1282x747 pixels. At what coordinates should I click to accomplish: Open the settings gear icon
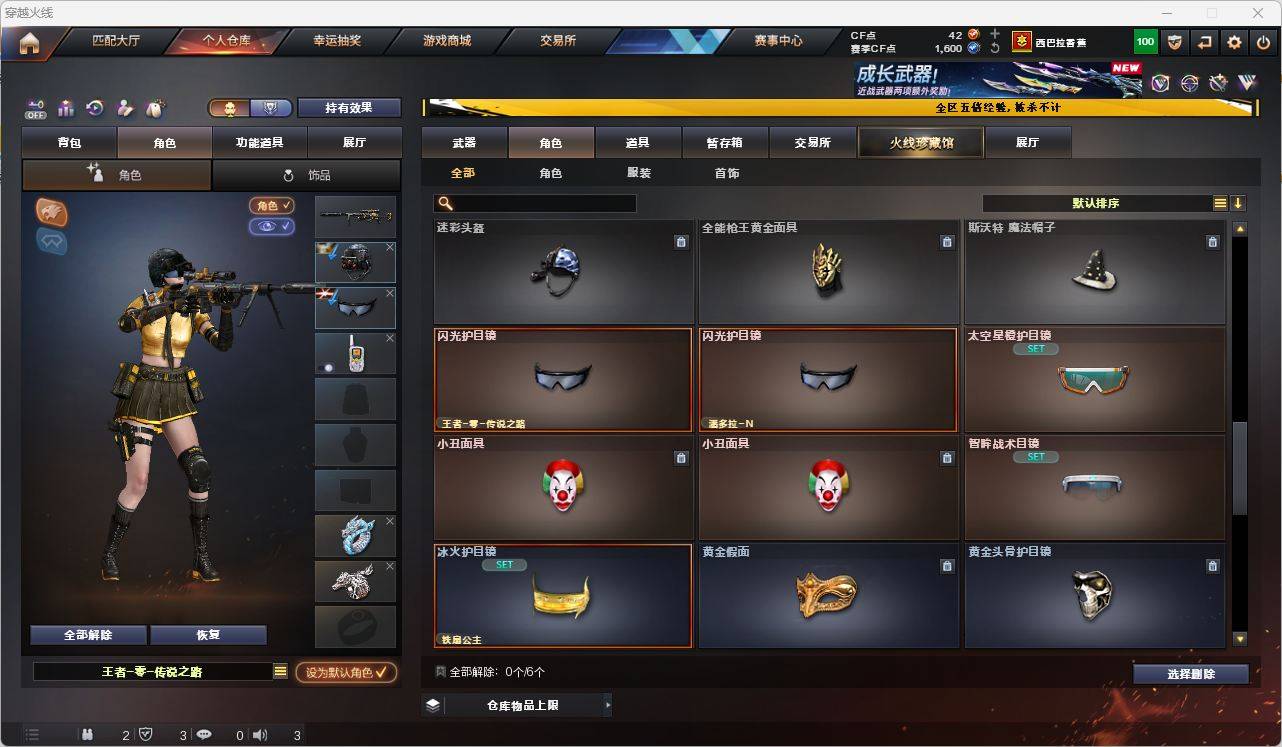click(1233, 42)
